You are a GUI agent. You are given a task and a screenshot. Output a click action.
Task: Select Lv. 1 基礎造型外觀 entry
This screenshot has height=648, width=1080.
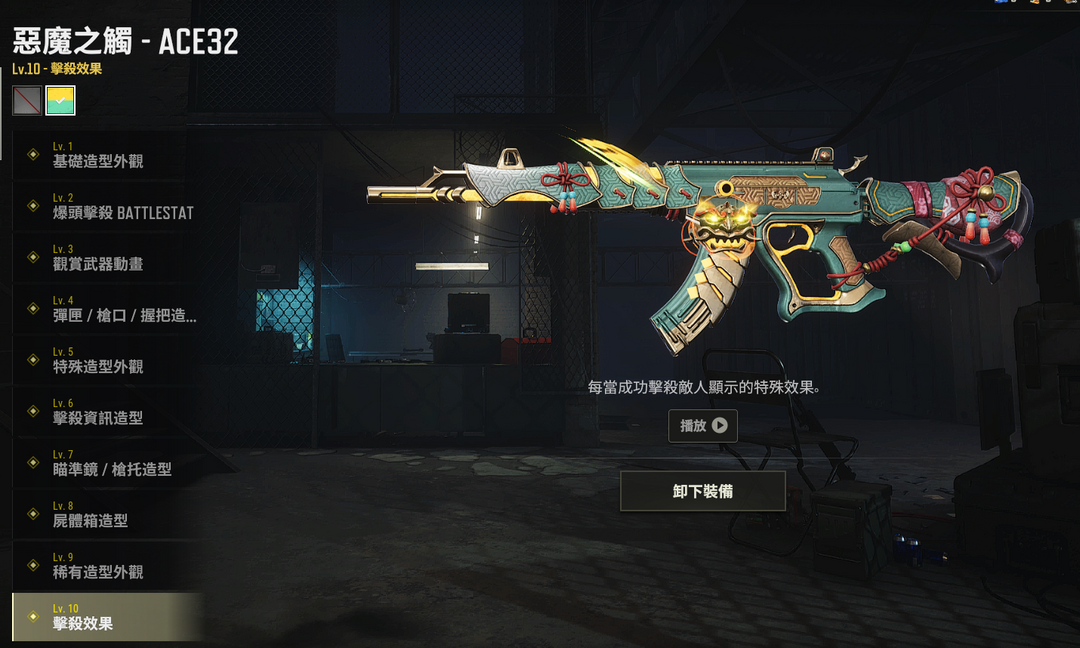pyautogui.click(x=104, y=155)
